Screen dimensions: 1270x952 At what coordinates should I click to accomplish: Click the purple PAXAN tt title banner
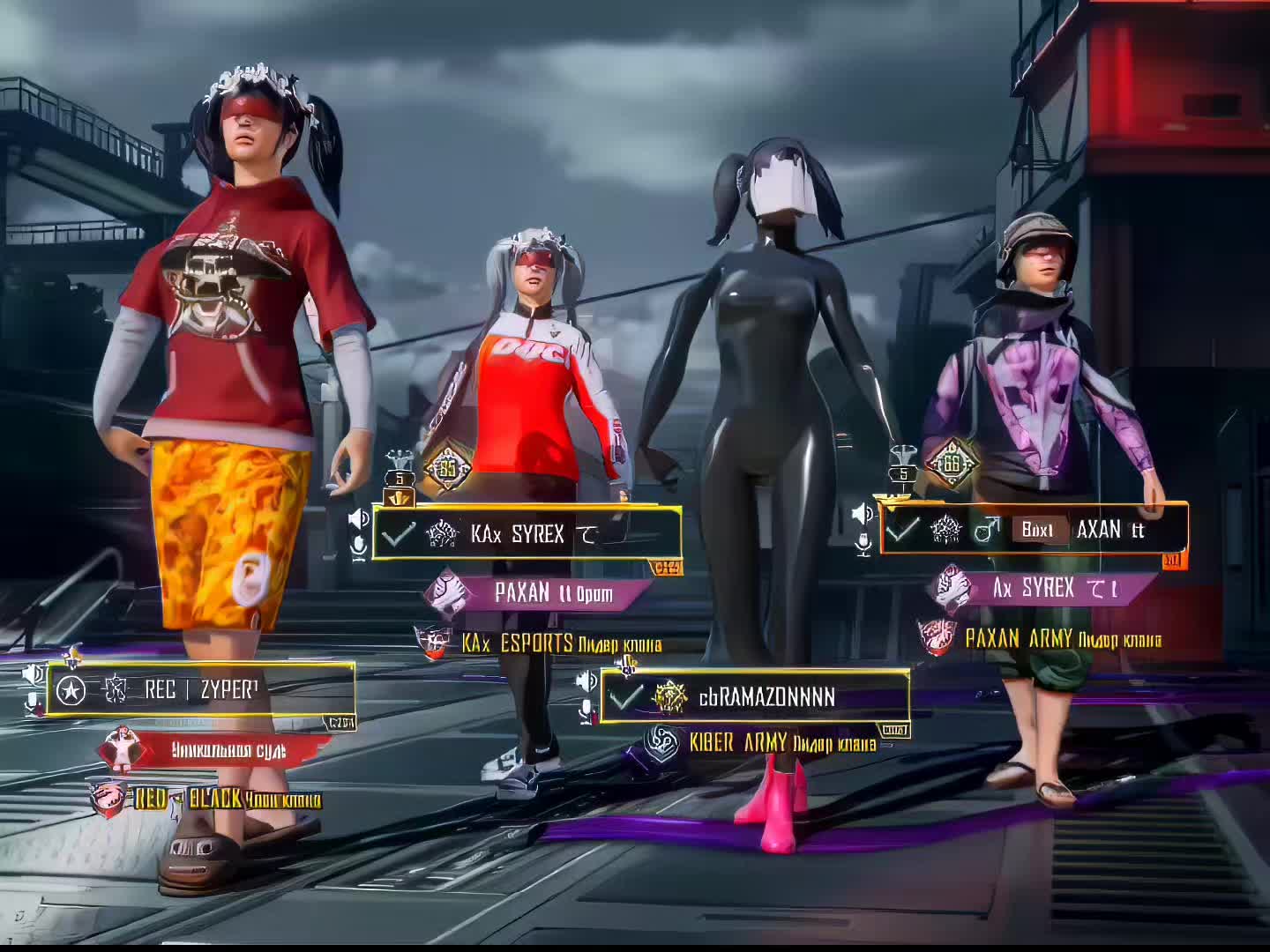552,592
